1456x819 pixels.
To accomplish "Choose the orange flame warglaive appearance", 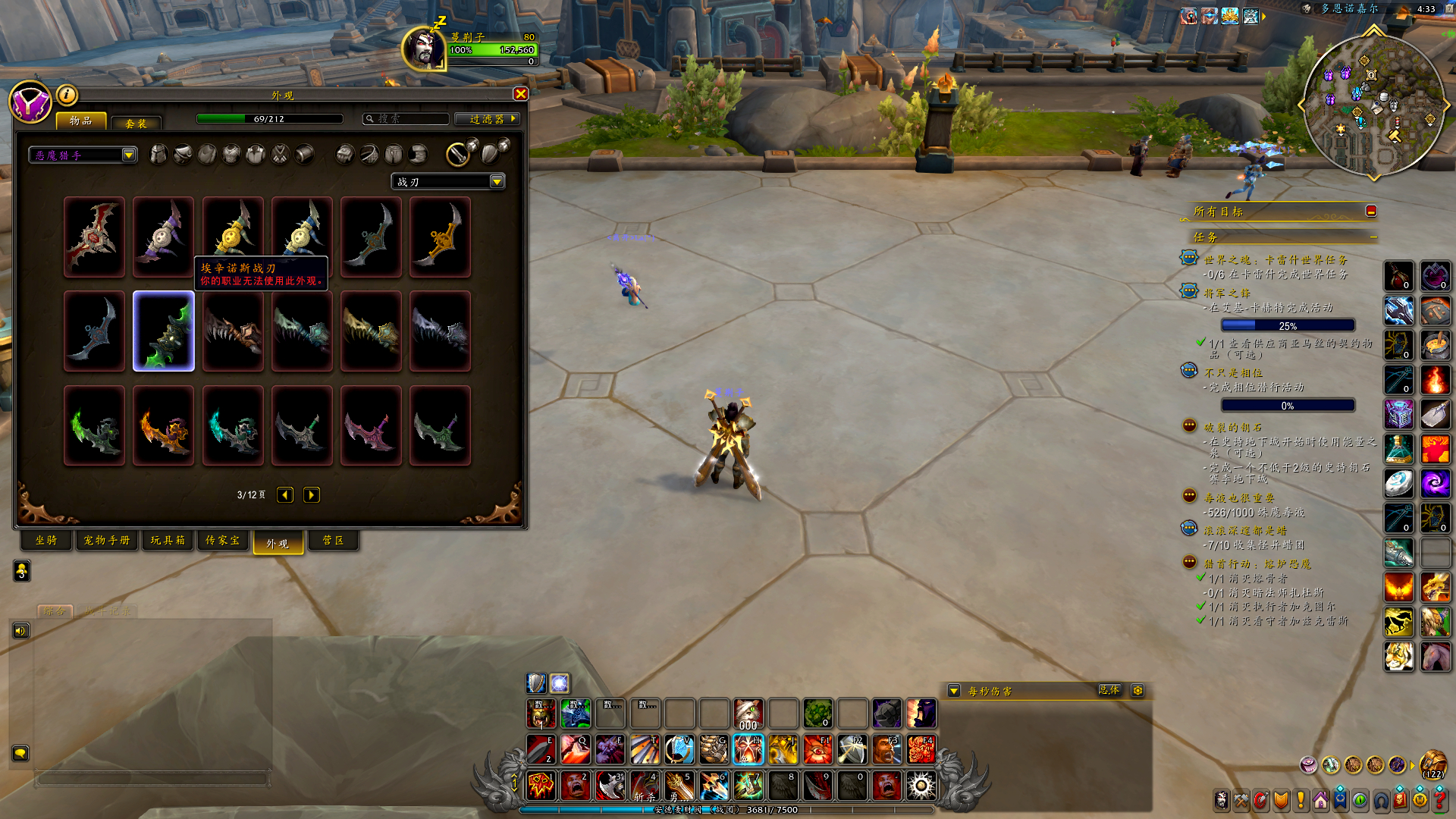I will coord(164,425).
